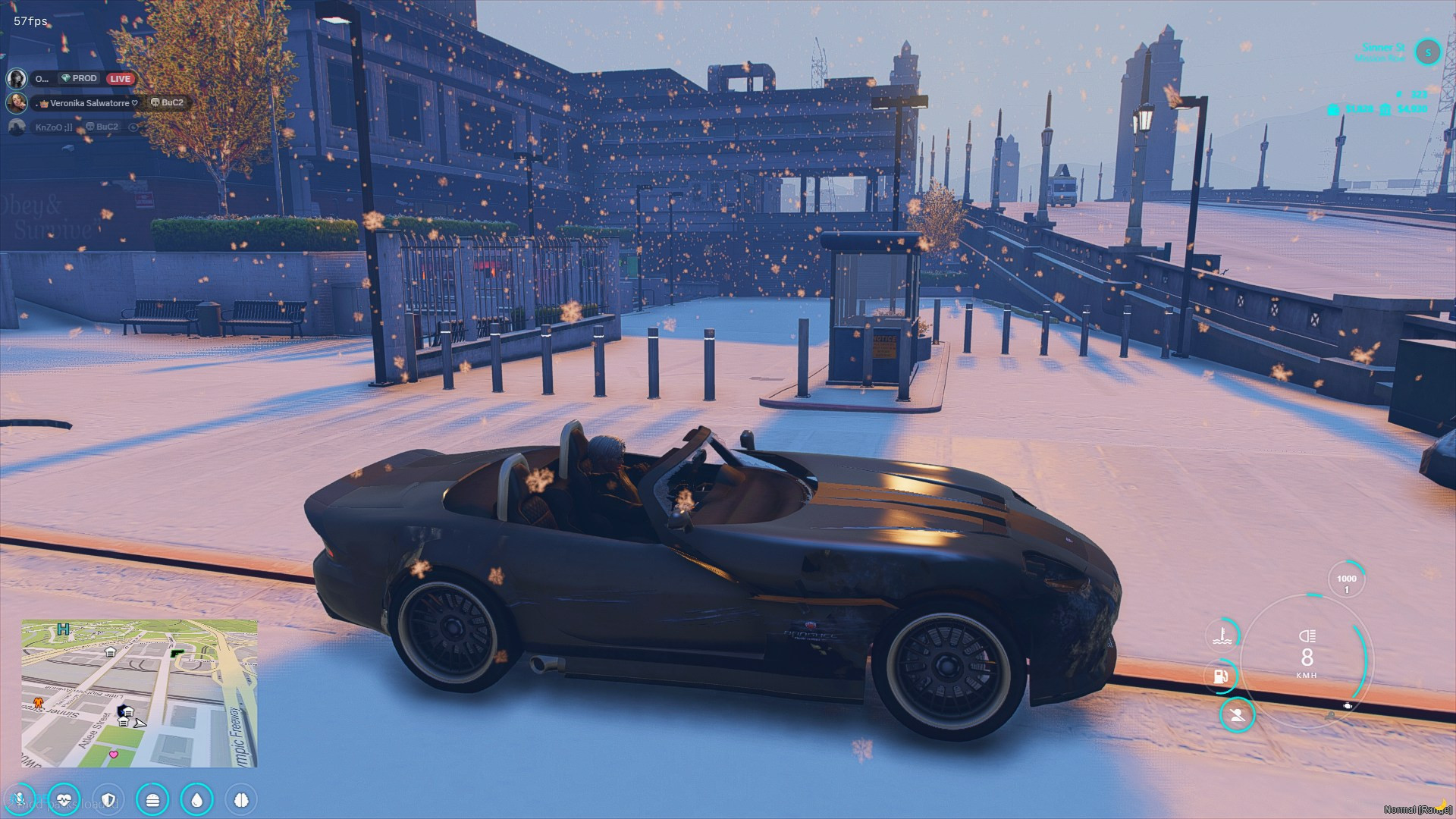Select Veronika Salwatorre in the voice overlay

pos(89,103)
